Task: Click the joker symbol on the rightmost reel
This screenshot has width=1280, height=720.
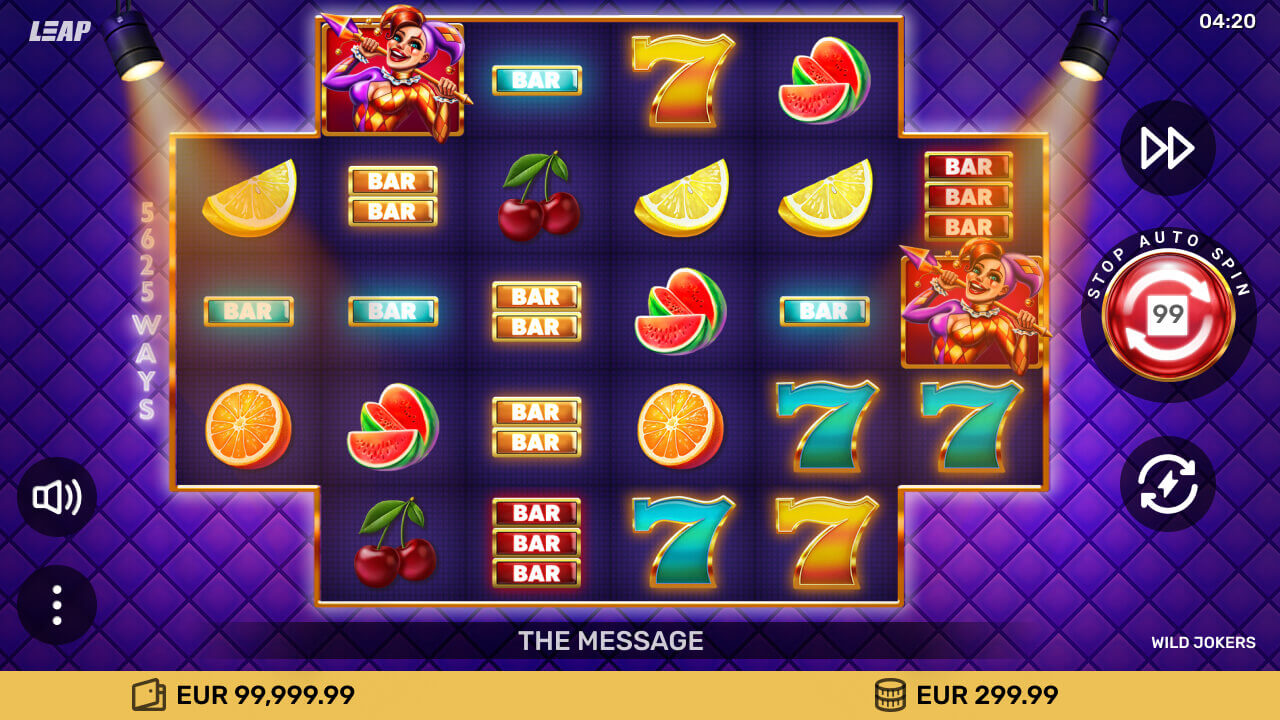Action: click(x=967, y=310)
